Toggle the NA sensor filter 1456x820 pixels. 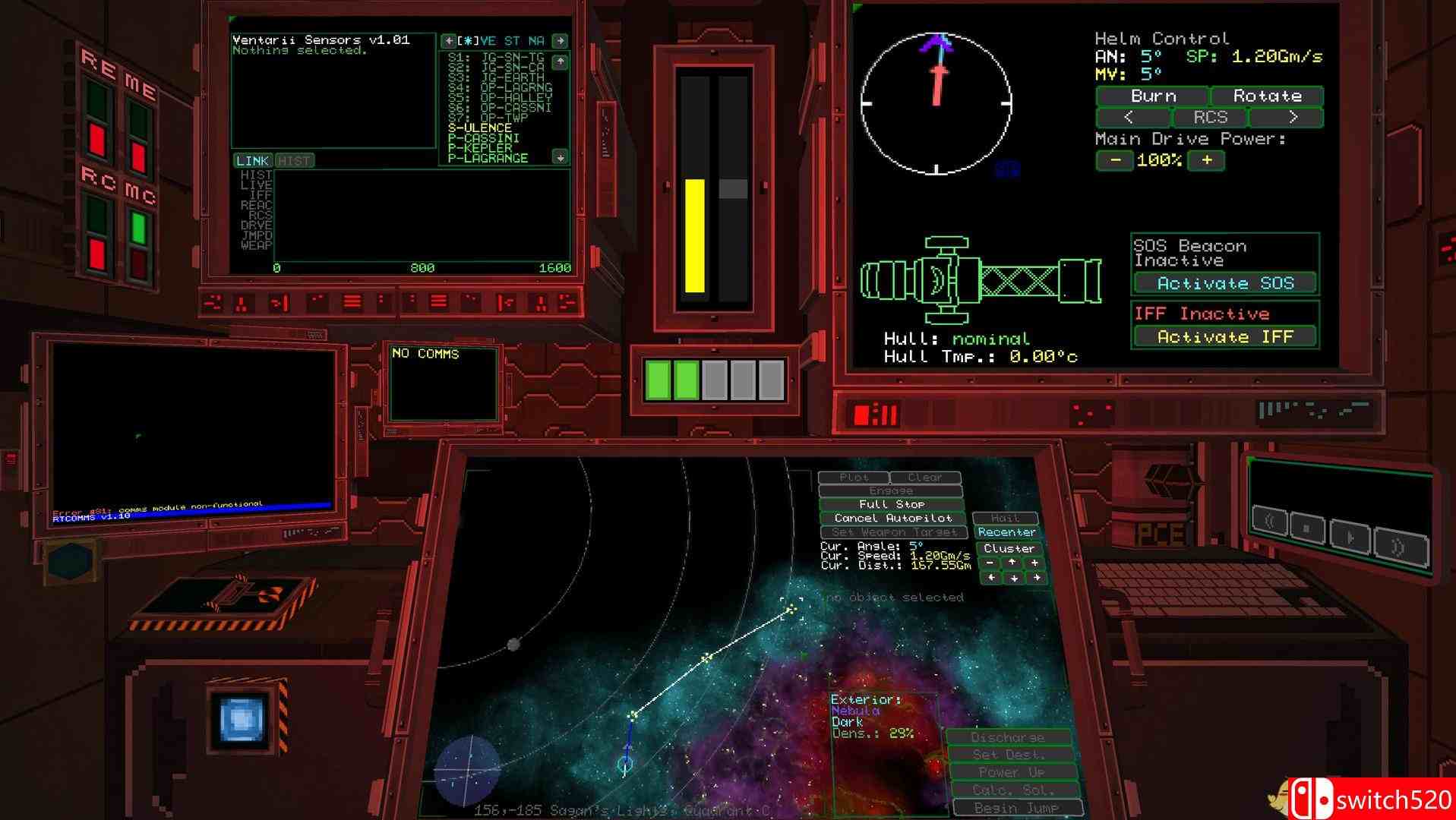(538, 41)
